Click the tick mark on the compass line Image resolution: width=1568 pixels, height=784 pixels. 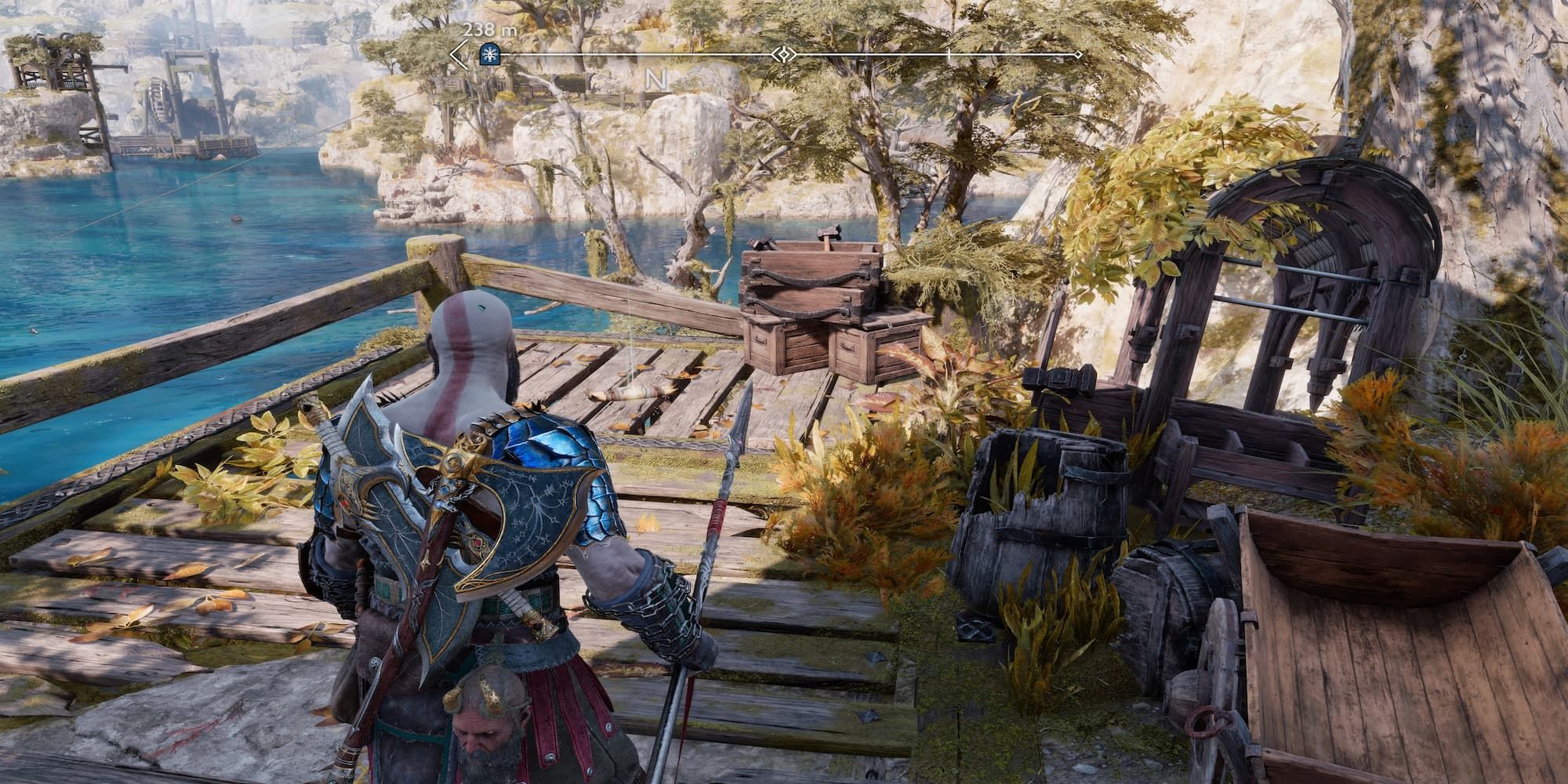947,53
